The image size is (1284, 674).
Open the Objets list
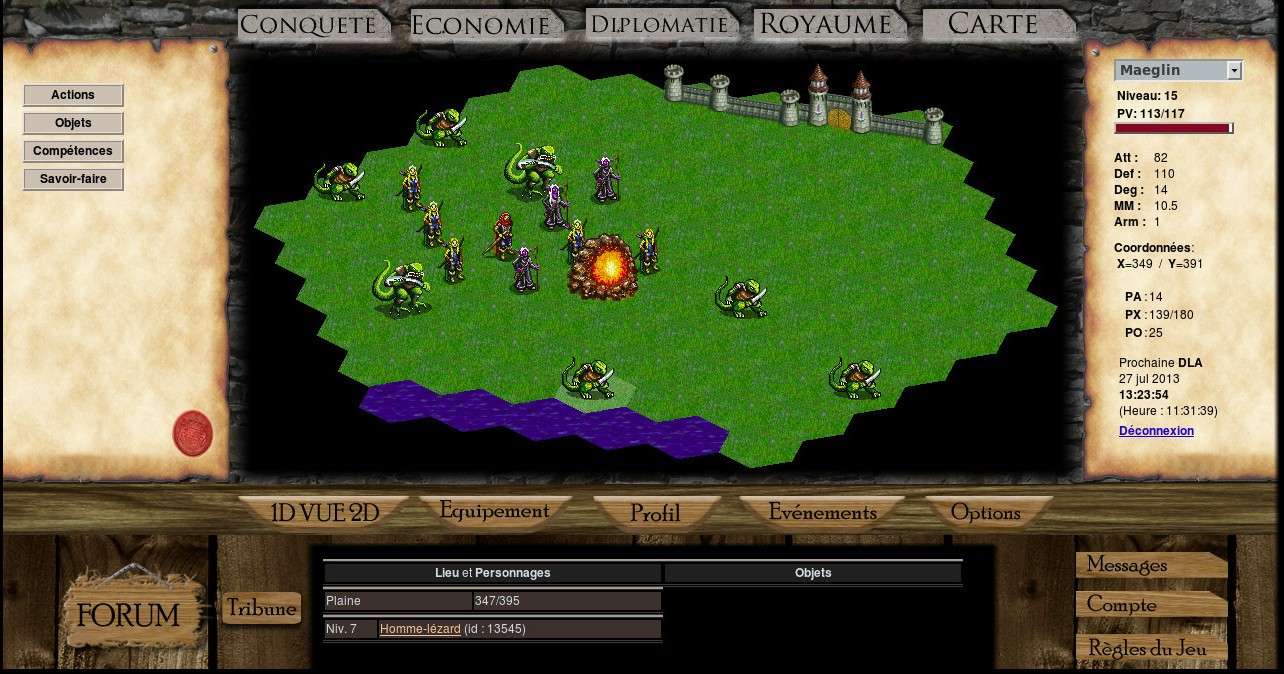[73, 123]
